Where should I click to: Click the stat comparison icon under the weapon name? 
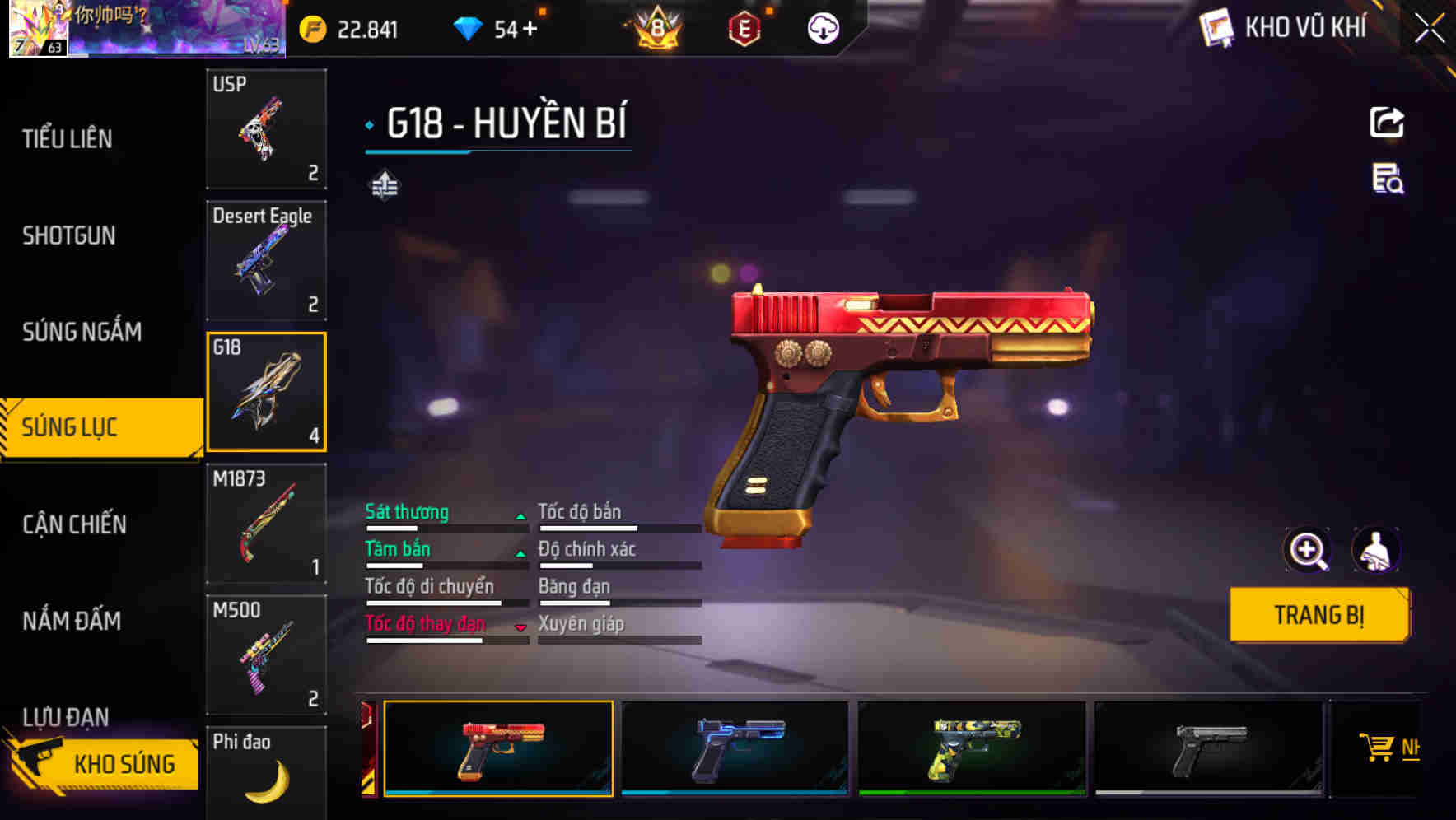pos(383,185)
